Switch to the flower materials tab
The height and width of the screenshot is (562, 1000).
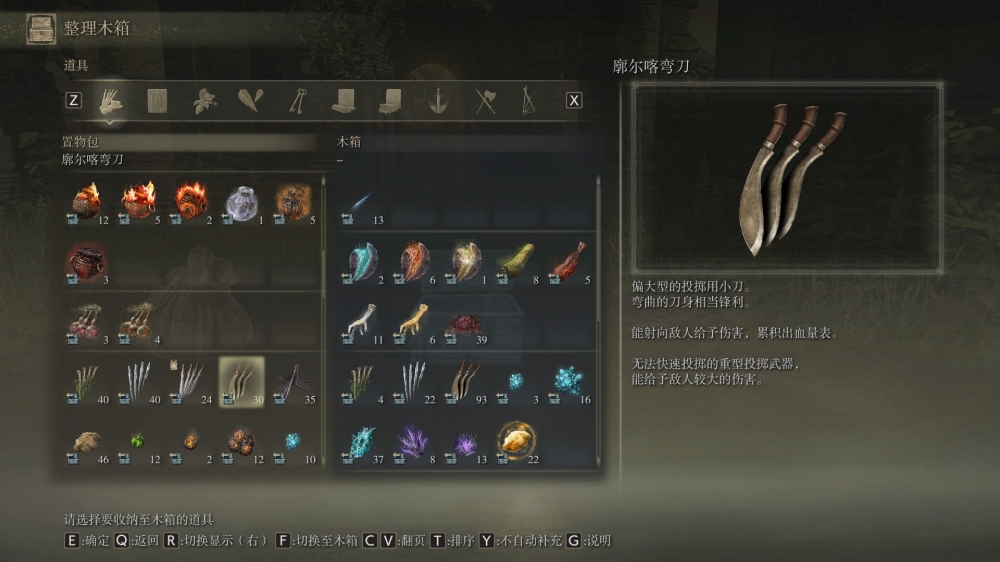(x=205, y=100)
